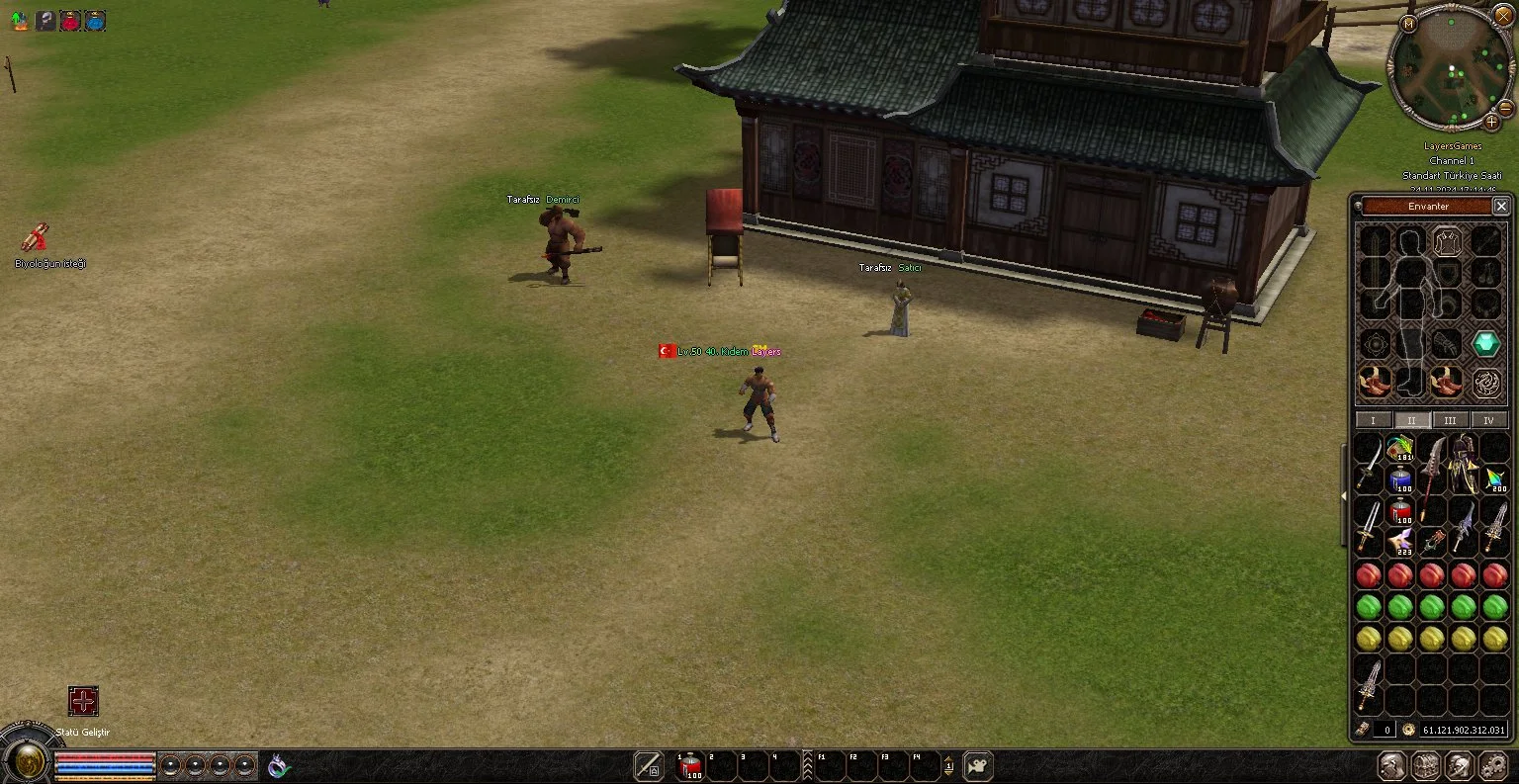Click the Statü Geliştir red plus icon

coord(83,701)
